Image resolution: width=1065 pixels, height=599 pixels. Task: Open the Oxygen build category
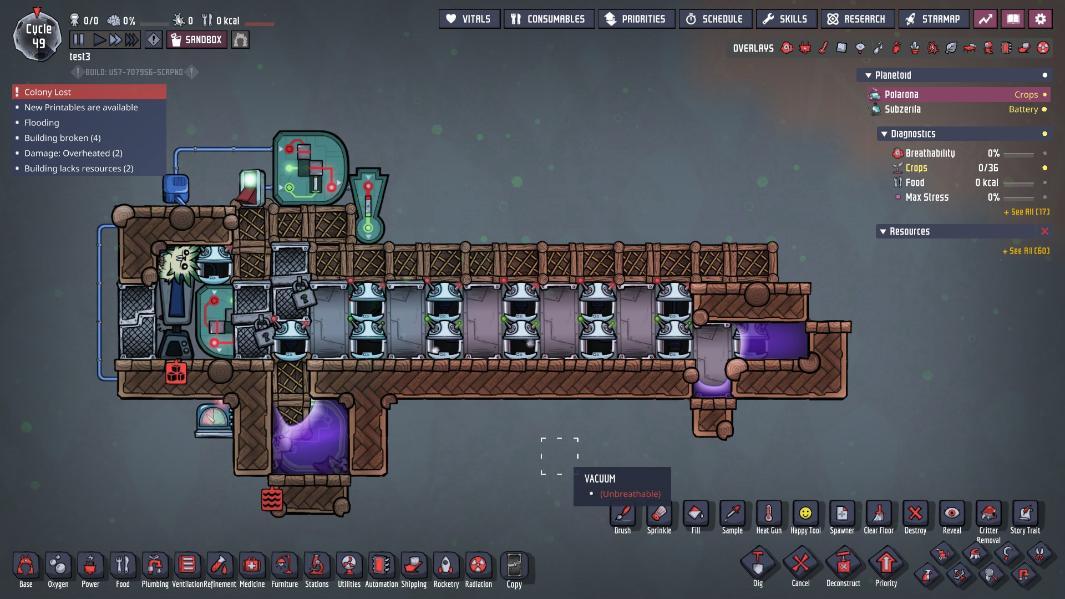coord(58,567)
